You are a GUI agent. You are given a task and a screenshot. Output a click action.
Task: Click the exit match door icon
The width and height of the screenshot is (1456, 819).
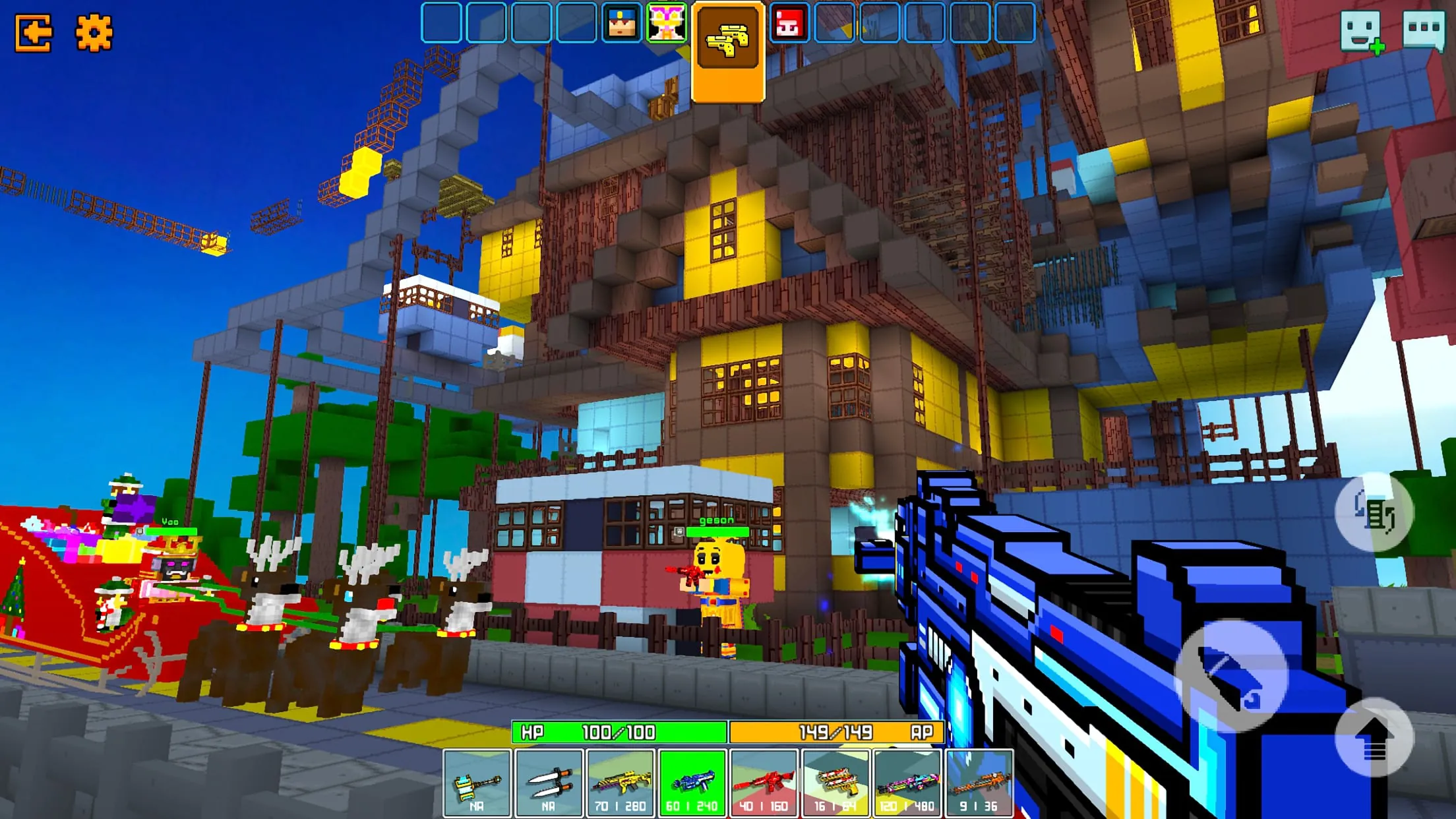pyautogui.click(x=32, y=32)
